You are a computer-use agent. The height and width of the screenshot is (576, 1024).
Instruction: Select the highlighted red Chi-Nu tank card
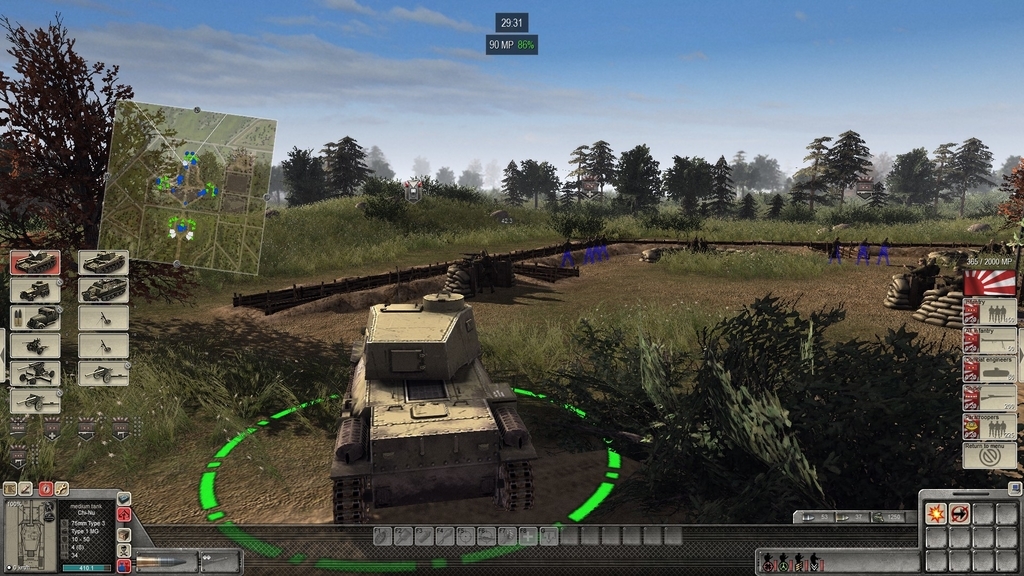tap(35, 263)
